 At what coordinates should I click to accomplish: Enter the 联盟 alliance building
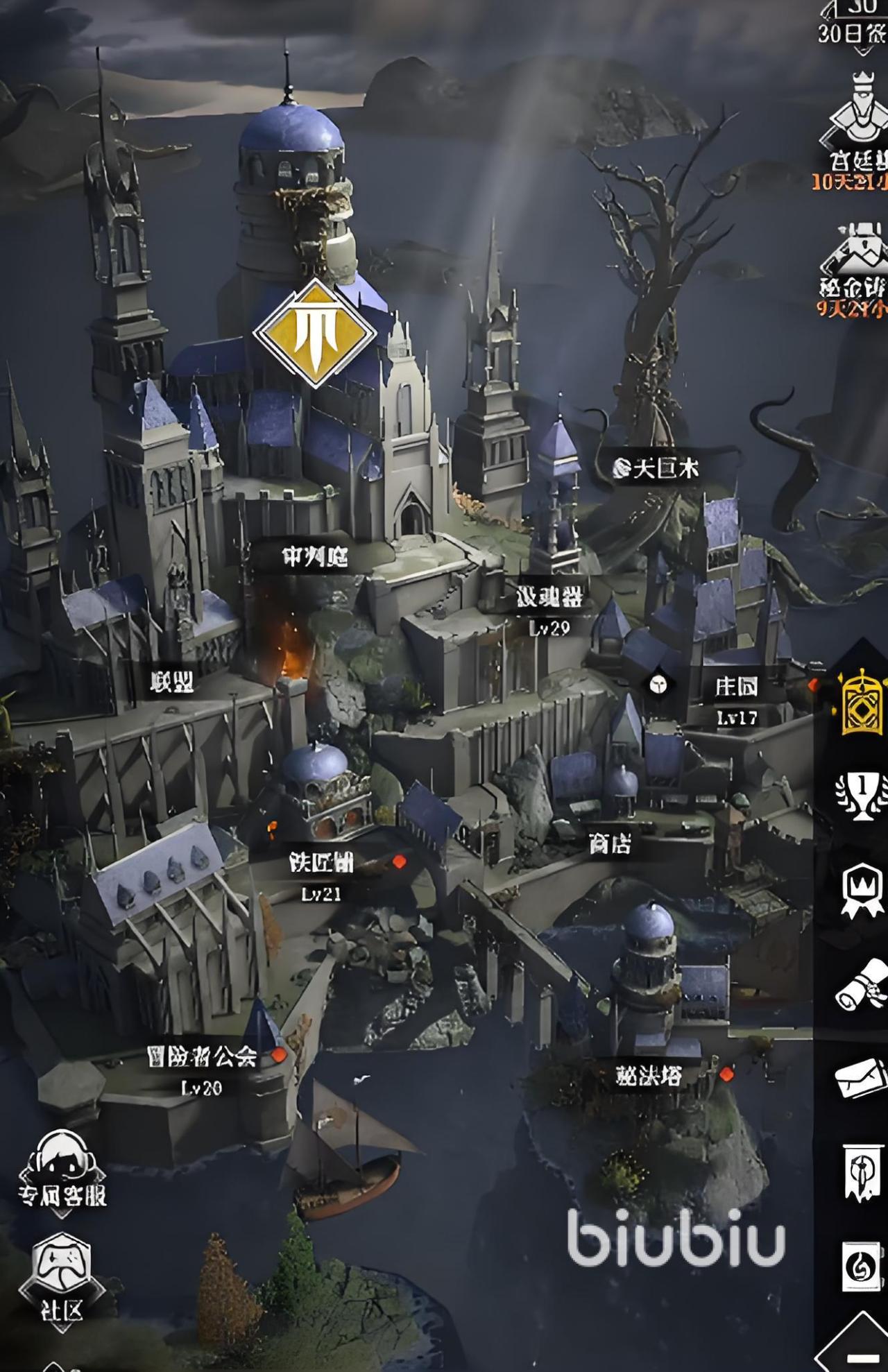171,683
